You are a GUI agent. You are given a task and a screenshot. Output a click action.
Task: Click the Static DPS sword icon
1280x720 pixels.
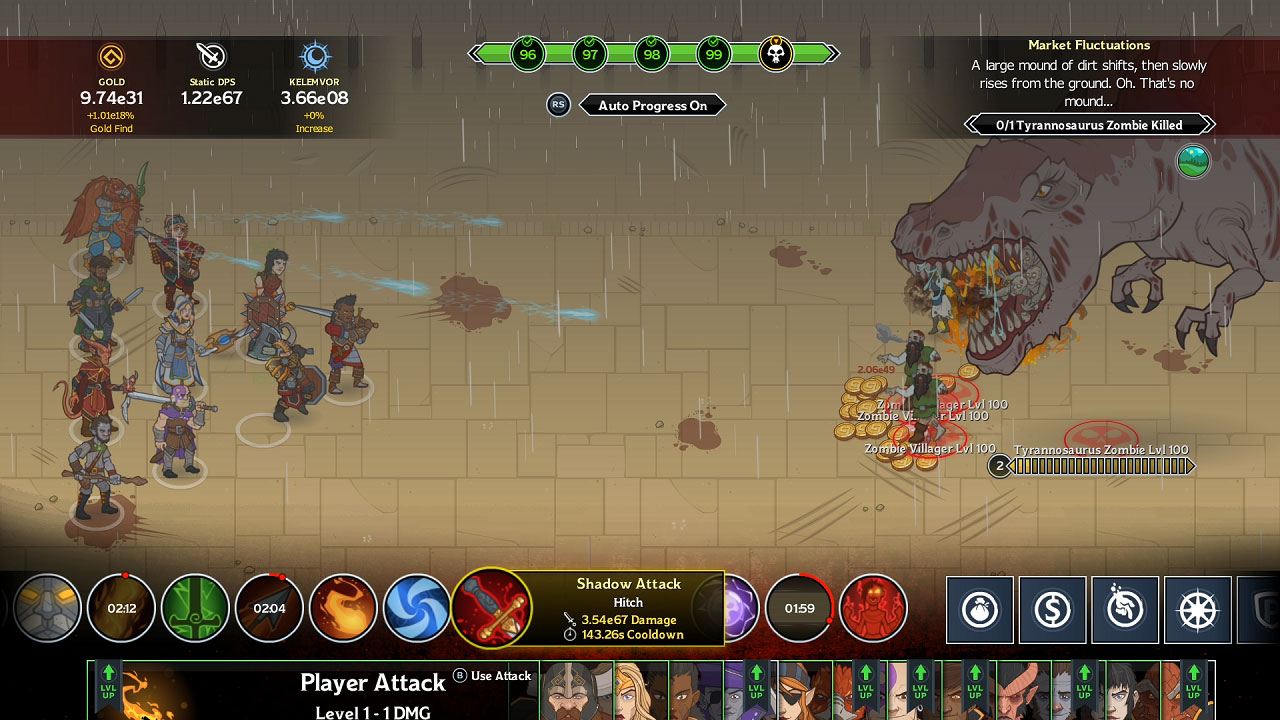click(211, 55)
